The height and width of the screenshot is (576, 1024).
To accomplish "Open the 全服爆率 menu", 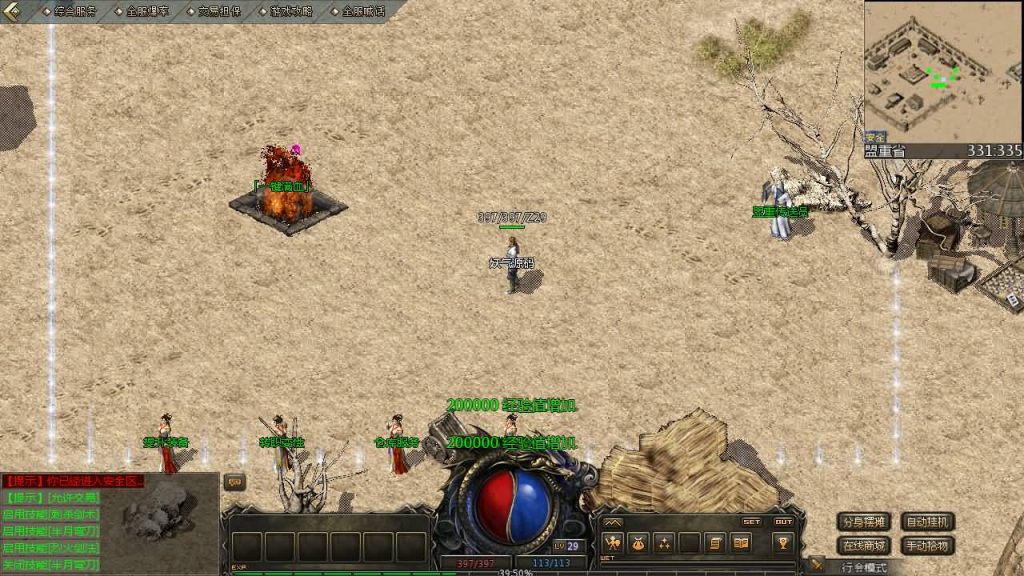I will [x=147, y=12].
